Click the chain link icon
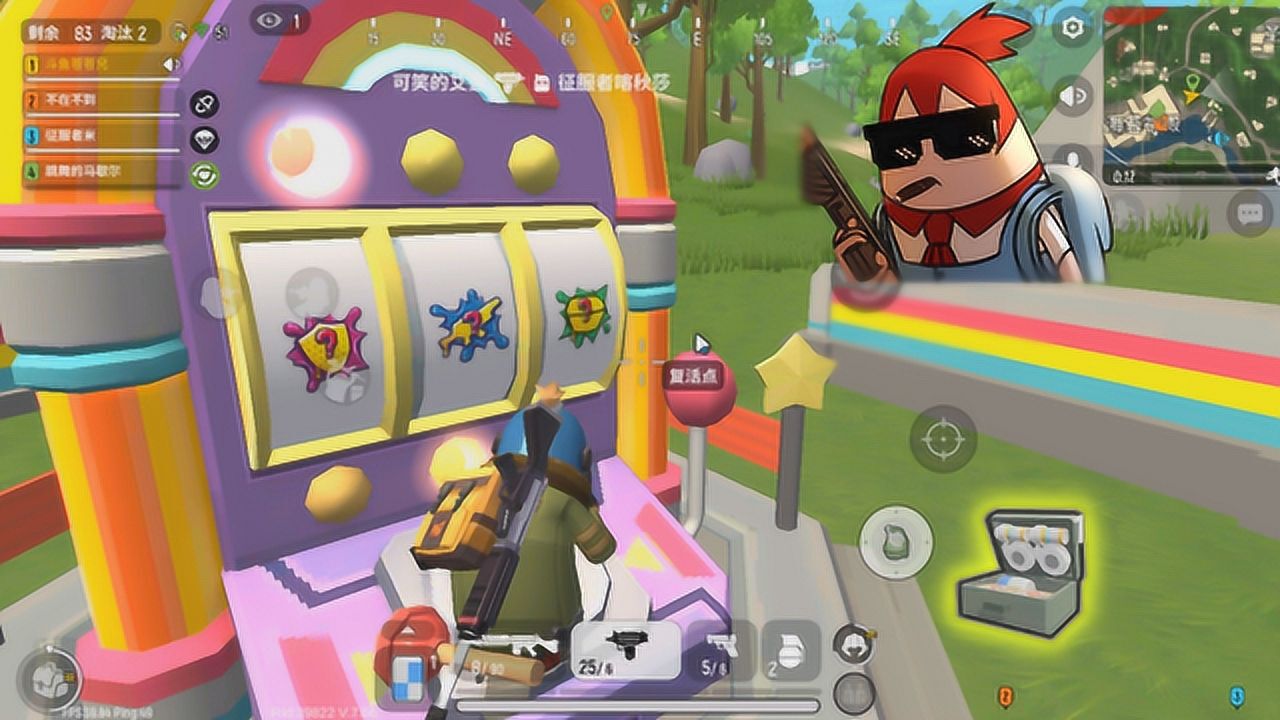This screenshot has height=720, width=1280. [x=205, y=105]
